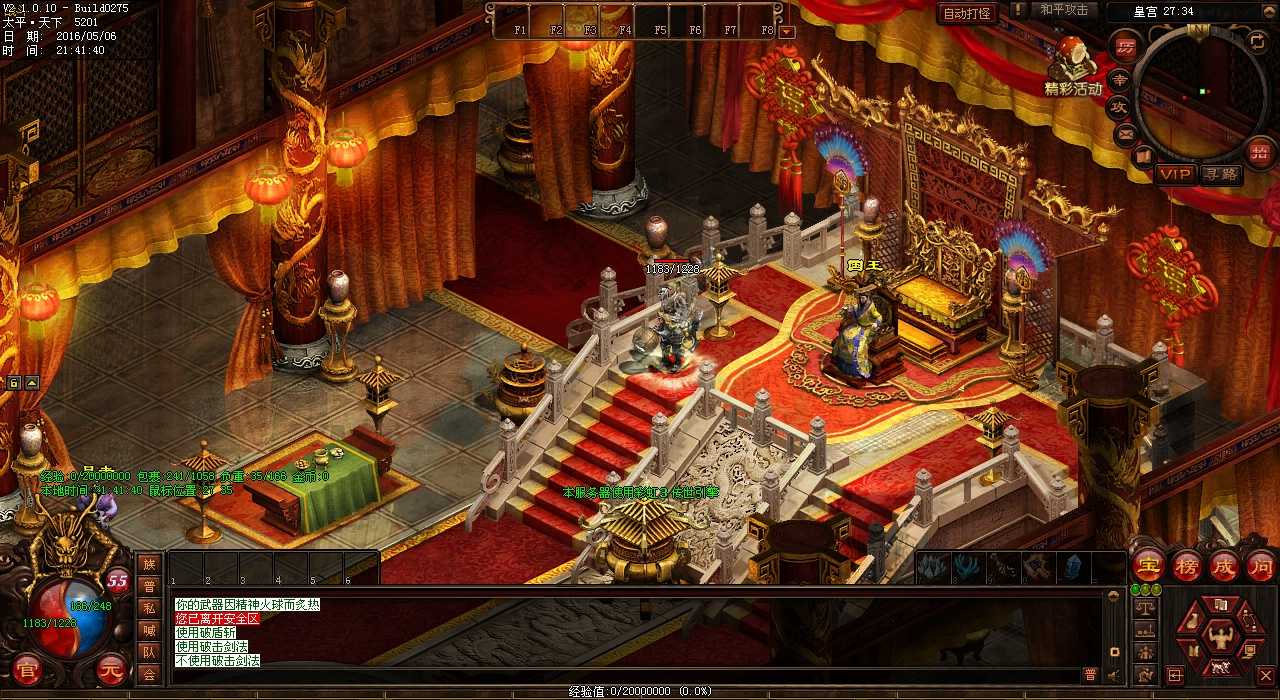Click the 官 round button

pyautogui.click(x=26, y=667)
